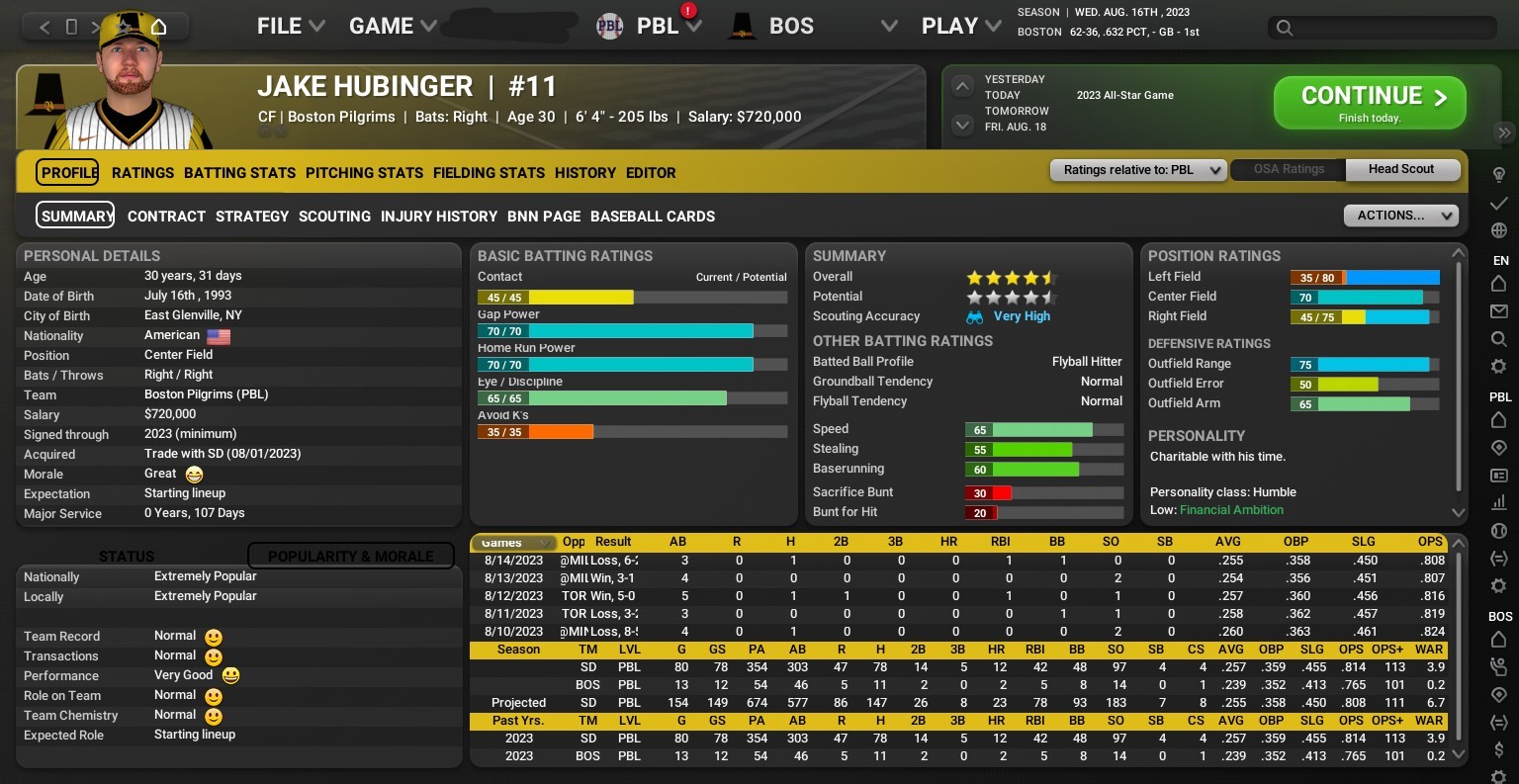The image size is (1519, 784).
Task: Switch to the BATTING STATS tab
Action: [x=239, y=173]
